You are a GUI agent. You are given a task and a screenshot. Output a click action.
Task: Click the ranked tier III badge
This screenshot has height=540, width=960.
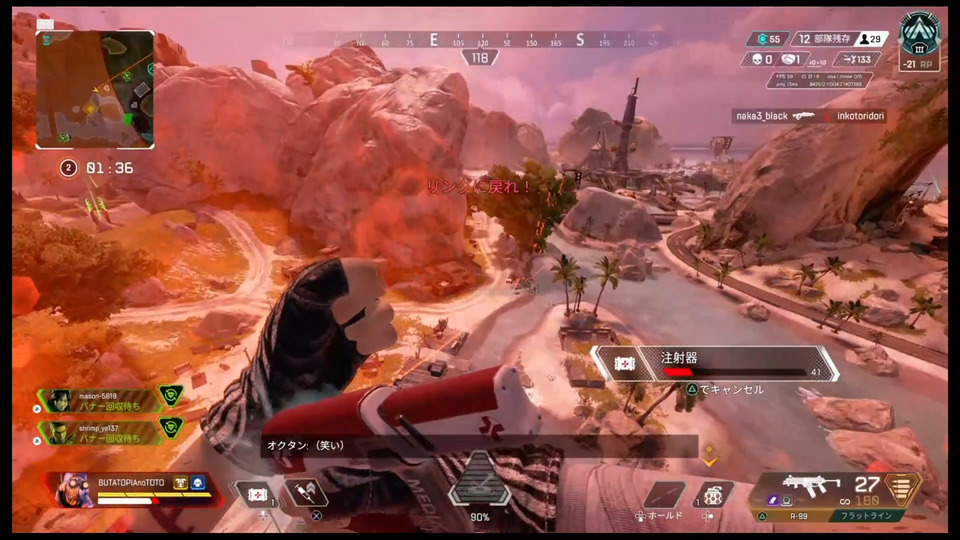click(919, 36)
